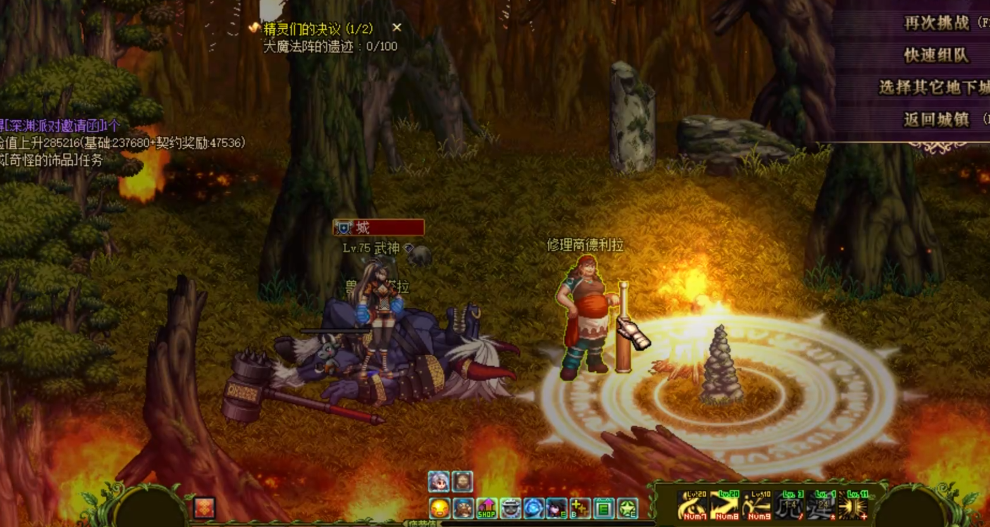This screenshot has width=990, height=527.
Task: Open the green star icon
Action: (627, 508)
